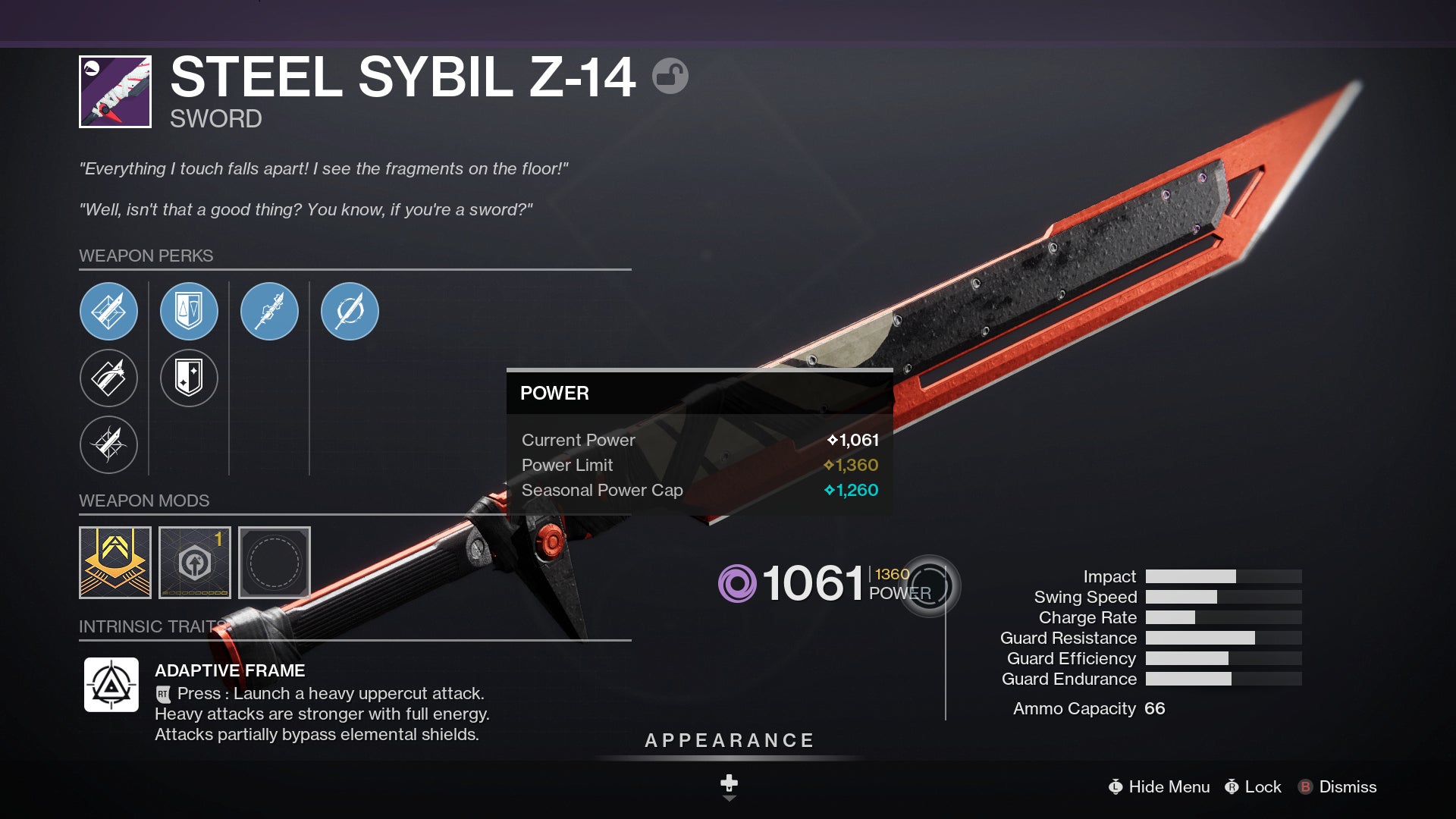Click the downward chevron below the plus icon

[729, 799]
